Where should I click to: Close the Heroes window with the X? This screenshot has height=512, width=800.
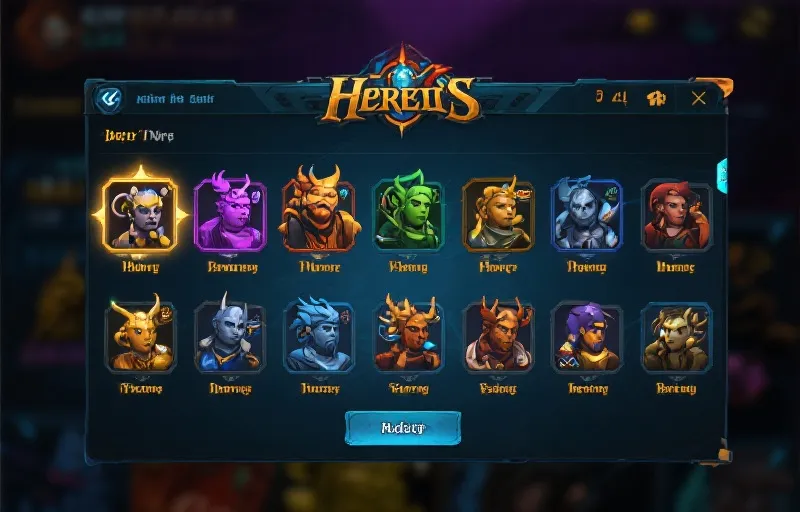[698, 97]
